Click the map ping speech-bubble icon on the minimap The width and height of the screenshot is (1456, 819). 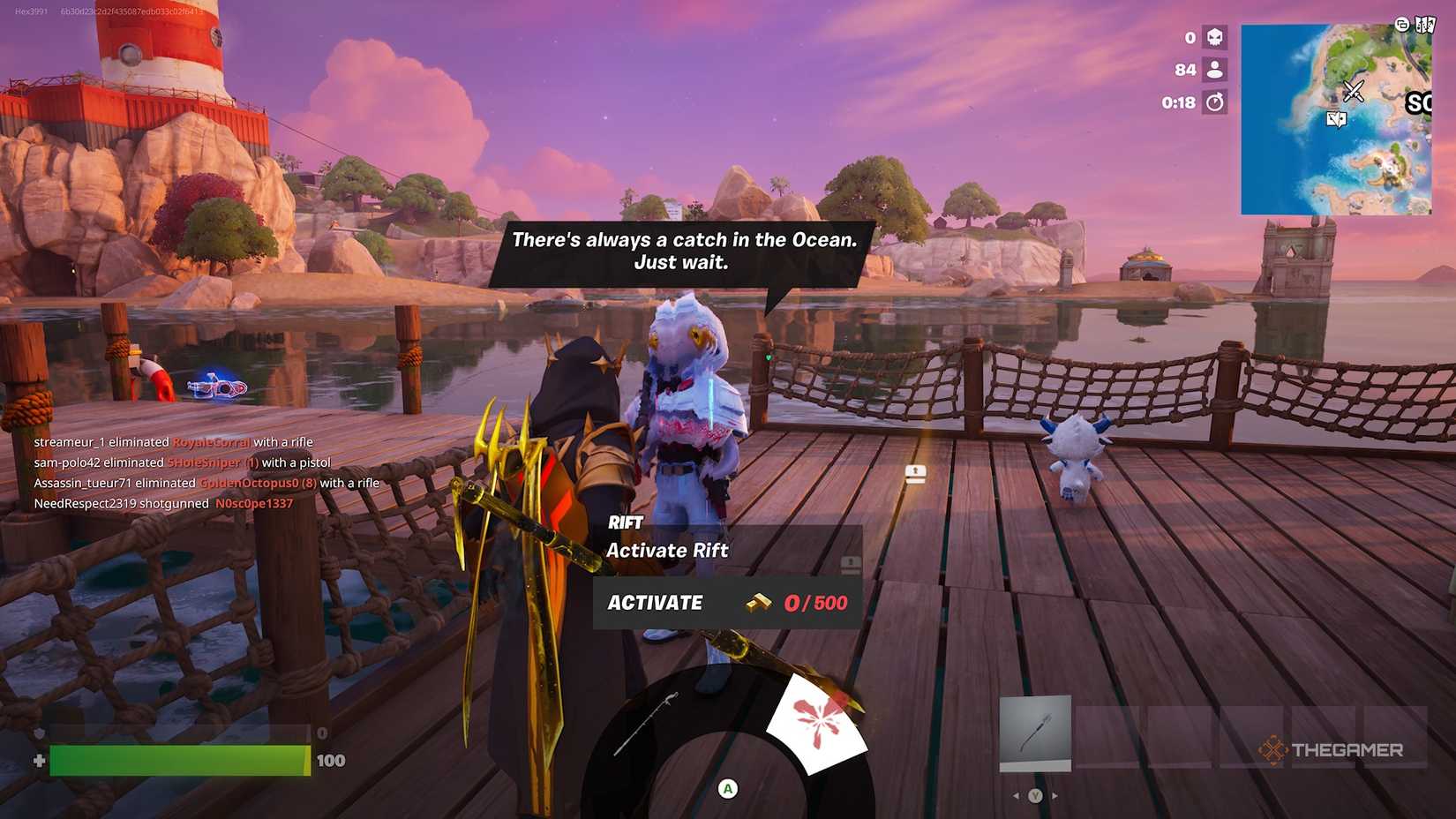tap(1337, 117)
